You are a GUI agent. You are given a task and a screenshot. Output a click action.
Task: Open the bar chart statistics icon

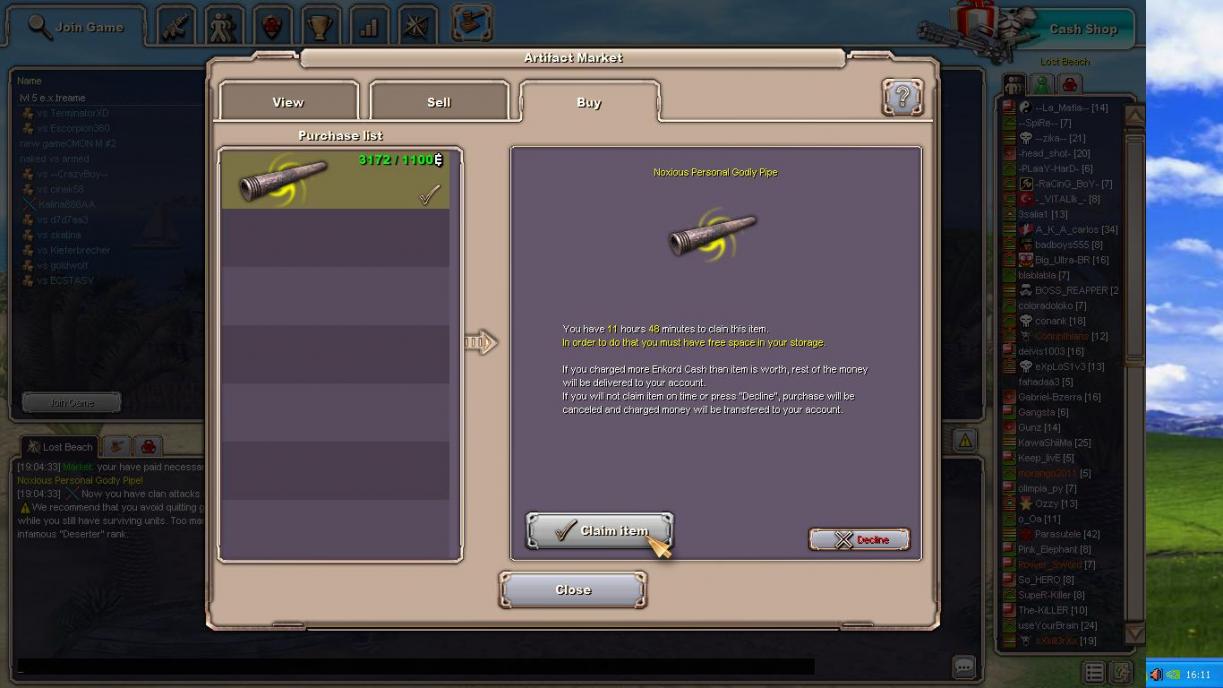pos(369,27)
